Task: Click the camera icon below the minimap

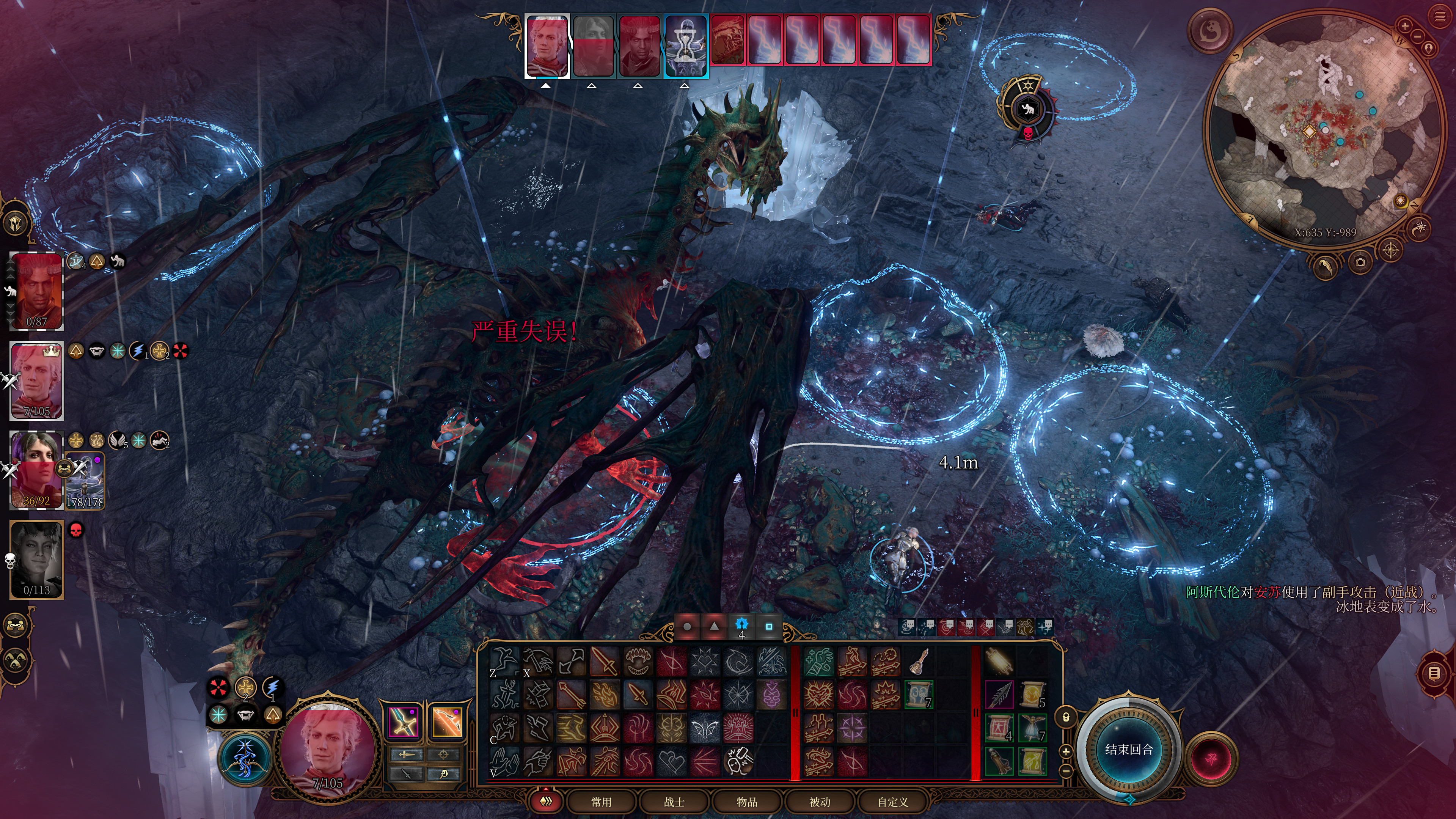Action: (1360, 262)
